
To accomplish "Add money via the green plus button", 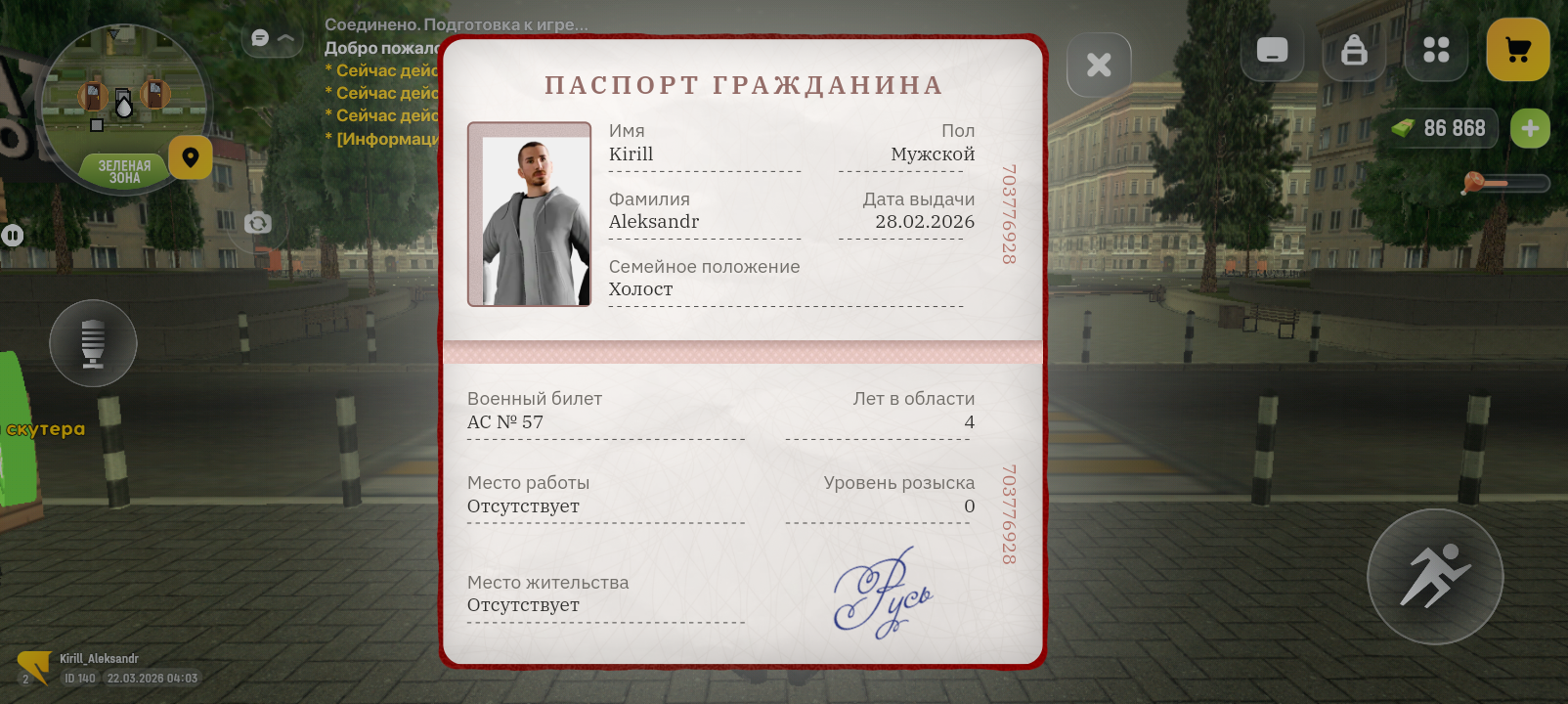I will (x=1531, y=127).
